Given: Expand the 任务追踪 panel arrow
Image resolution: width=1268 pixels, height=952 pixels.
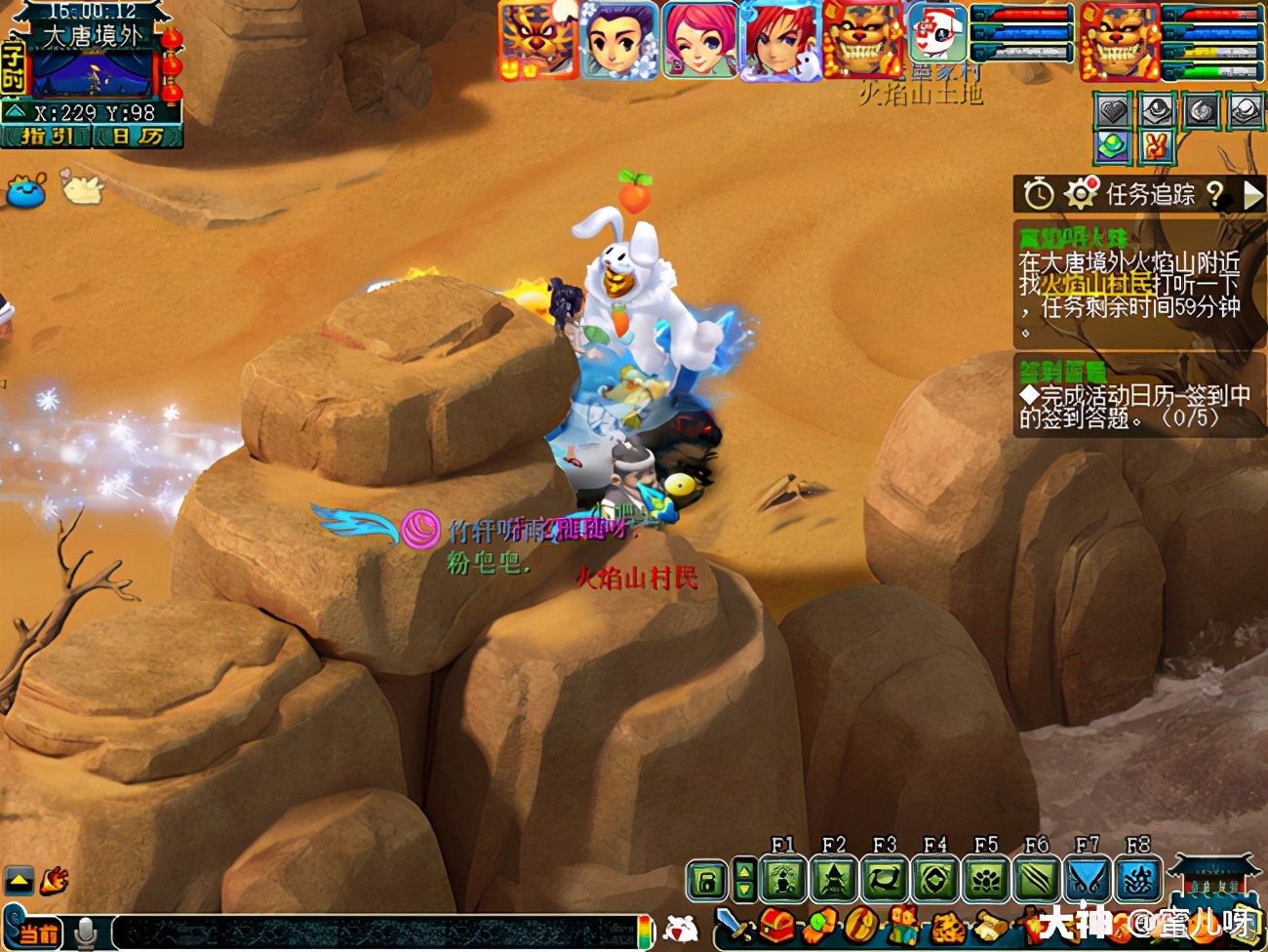Looking at the screenshot, I should [1252, 195].
